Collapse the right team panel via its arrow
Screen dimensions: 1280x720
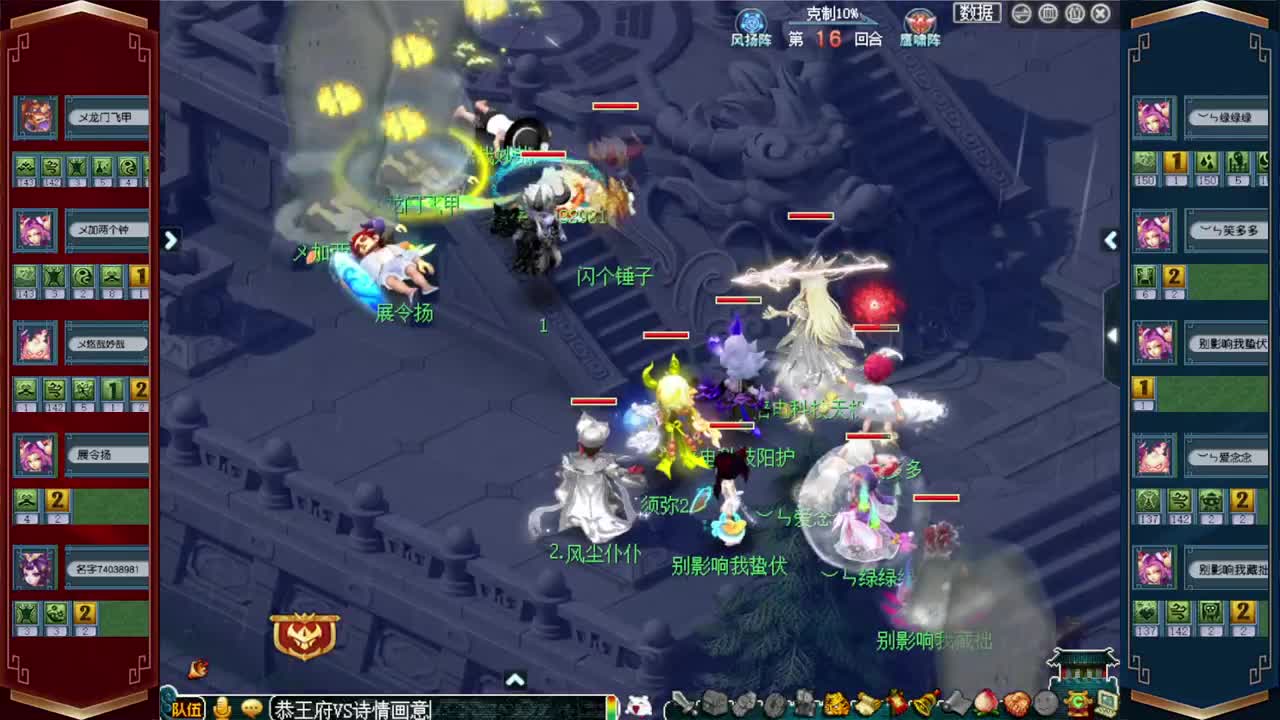tap(1111, 241)
